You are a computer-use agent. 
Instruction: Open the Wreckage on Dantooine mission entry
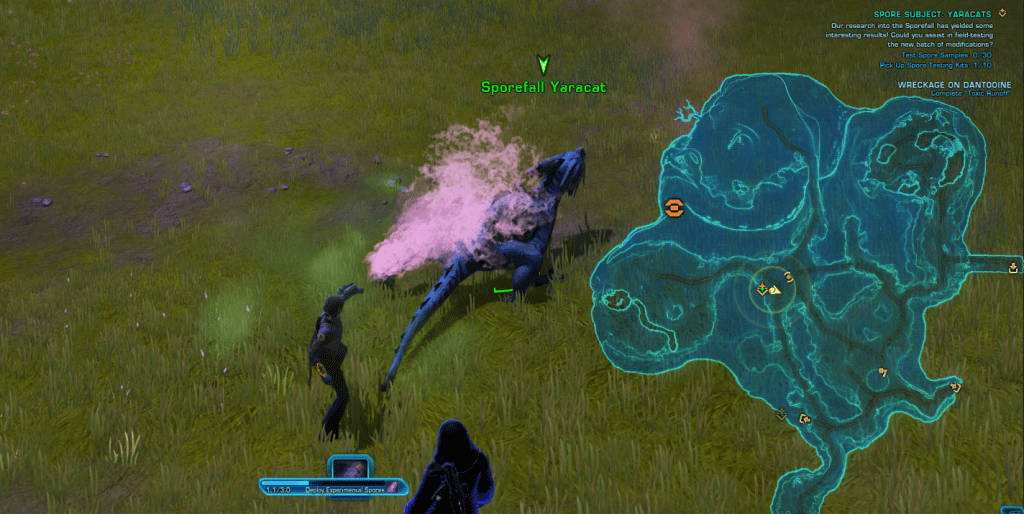[949, 85]
